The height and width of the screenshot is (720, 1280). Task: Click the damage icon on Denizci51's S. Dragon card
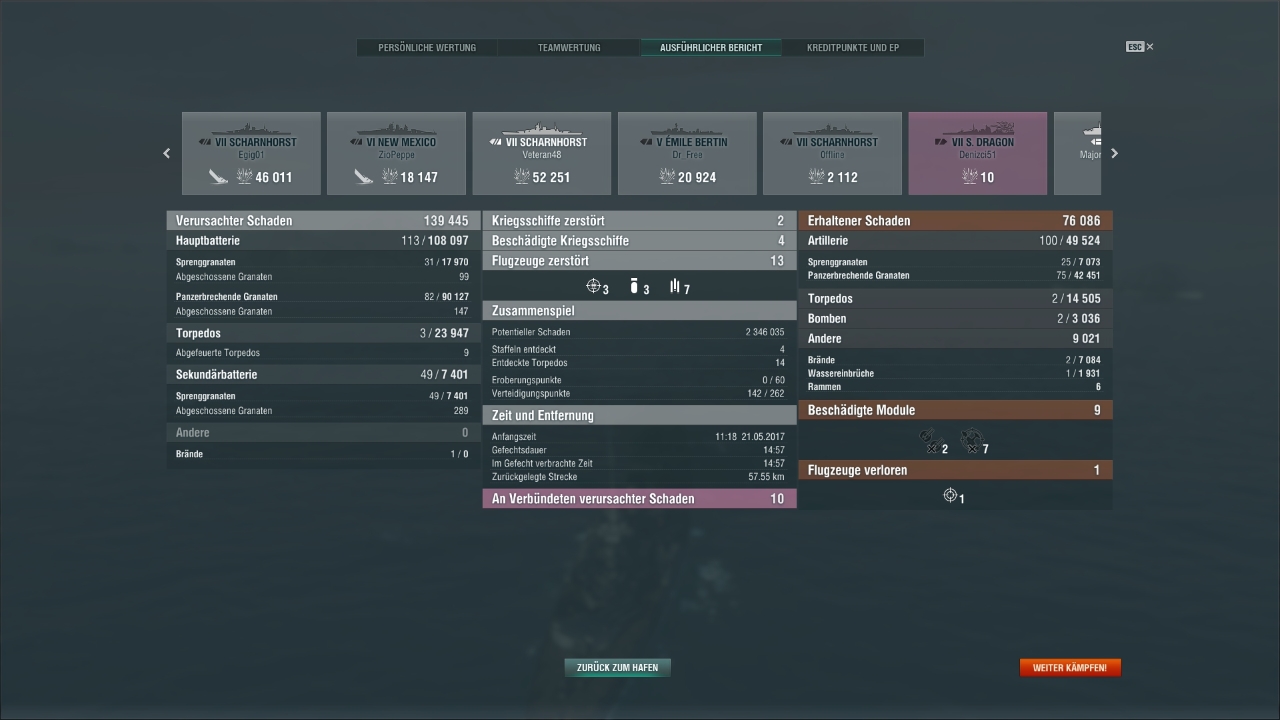[971, 176]
